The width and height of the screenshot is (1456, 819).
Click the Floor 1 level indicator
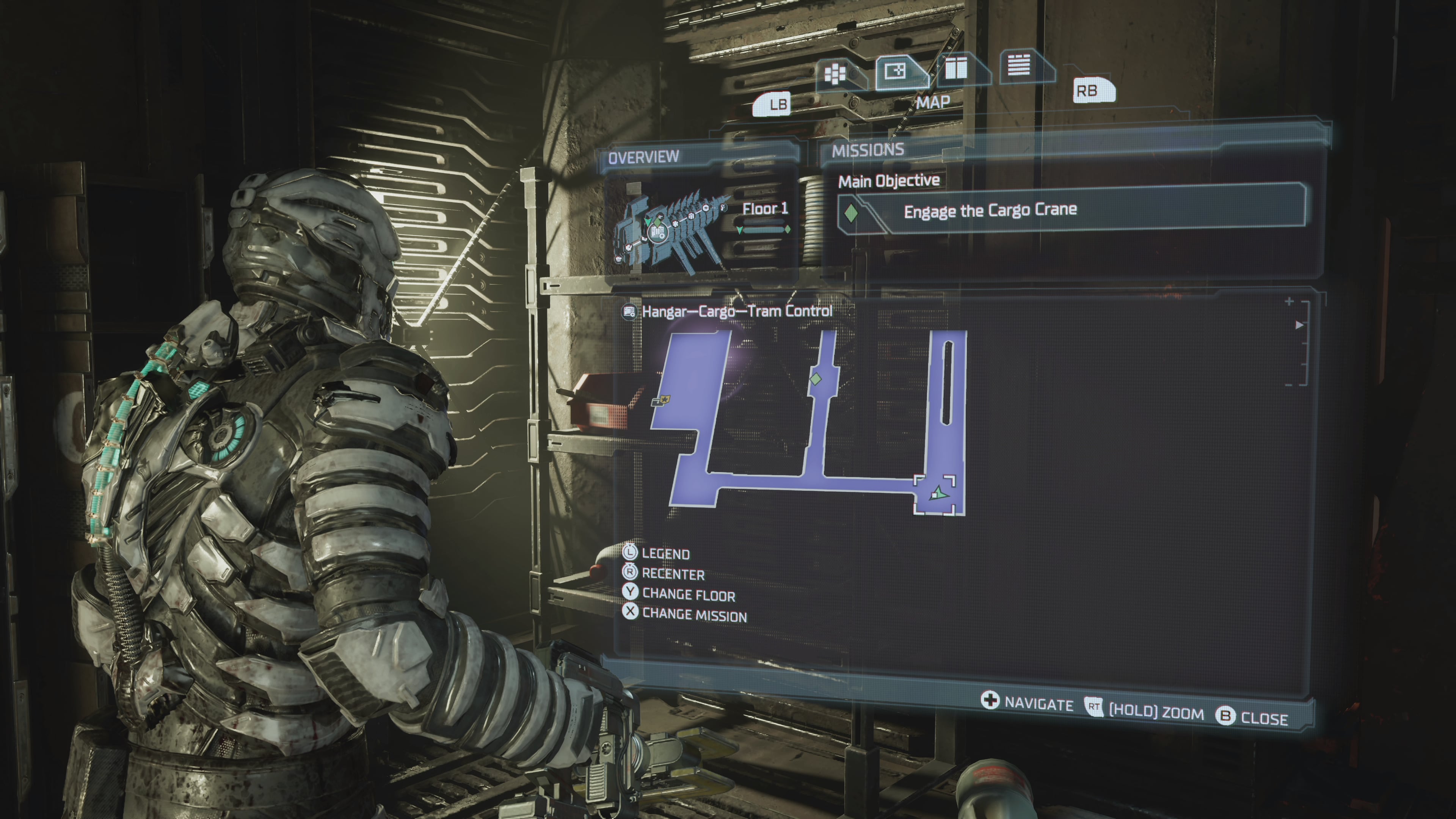click(765, 209)
